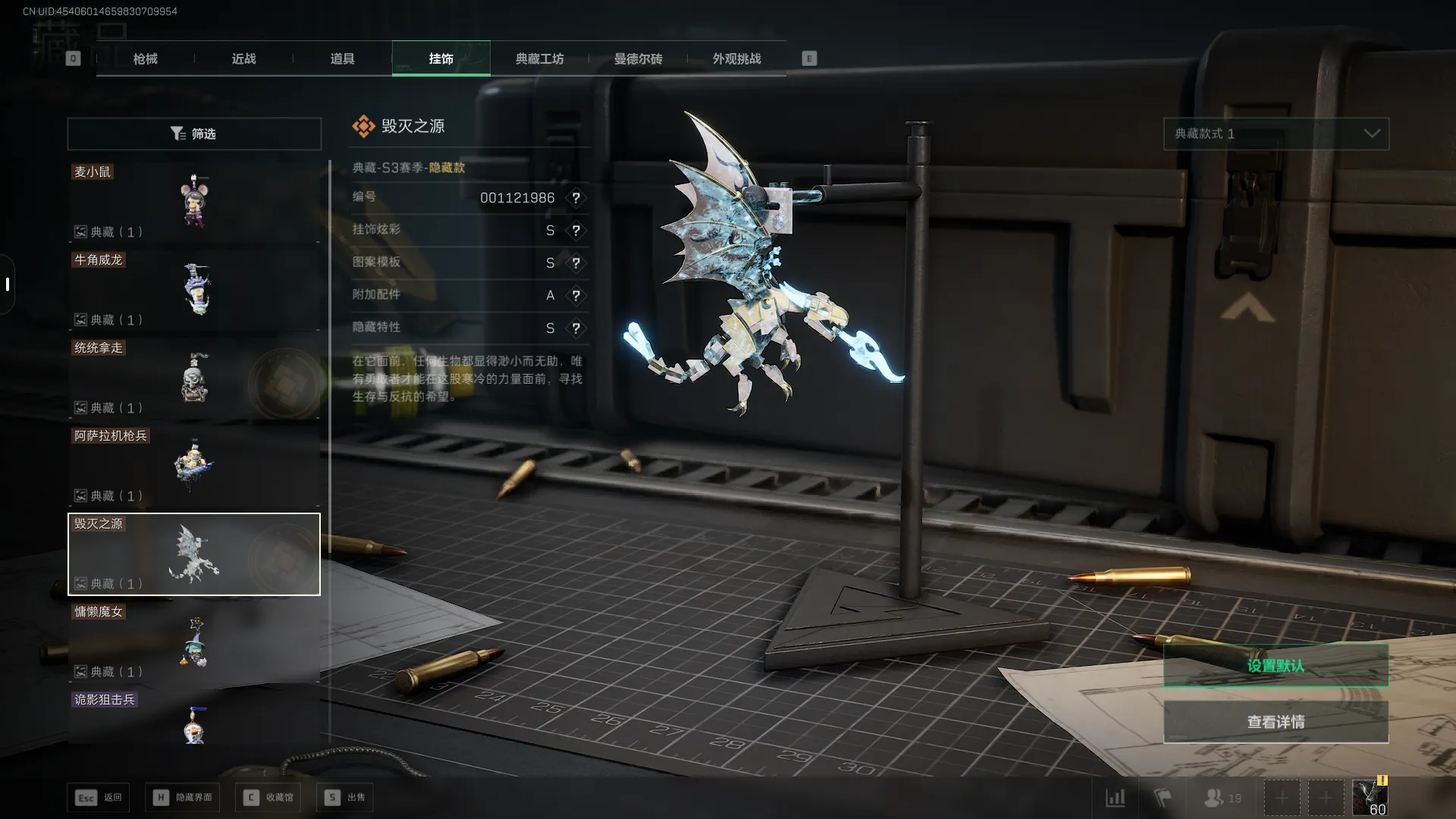Open 查看详情 for this charm

[1276, 722]
